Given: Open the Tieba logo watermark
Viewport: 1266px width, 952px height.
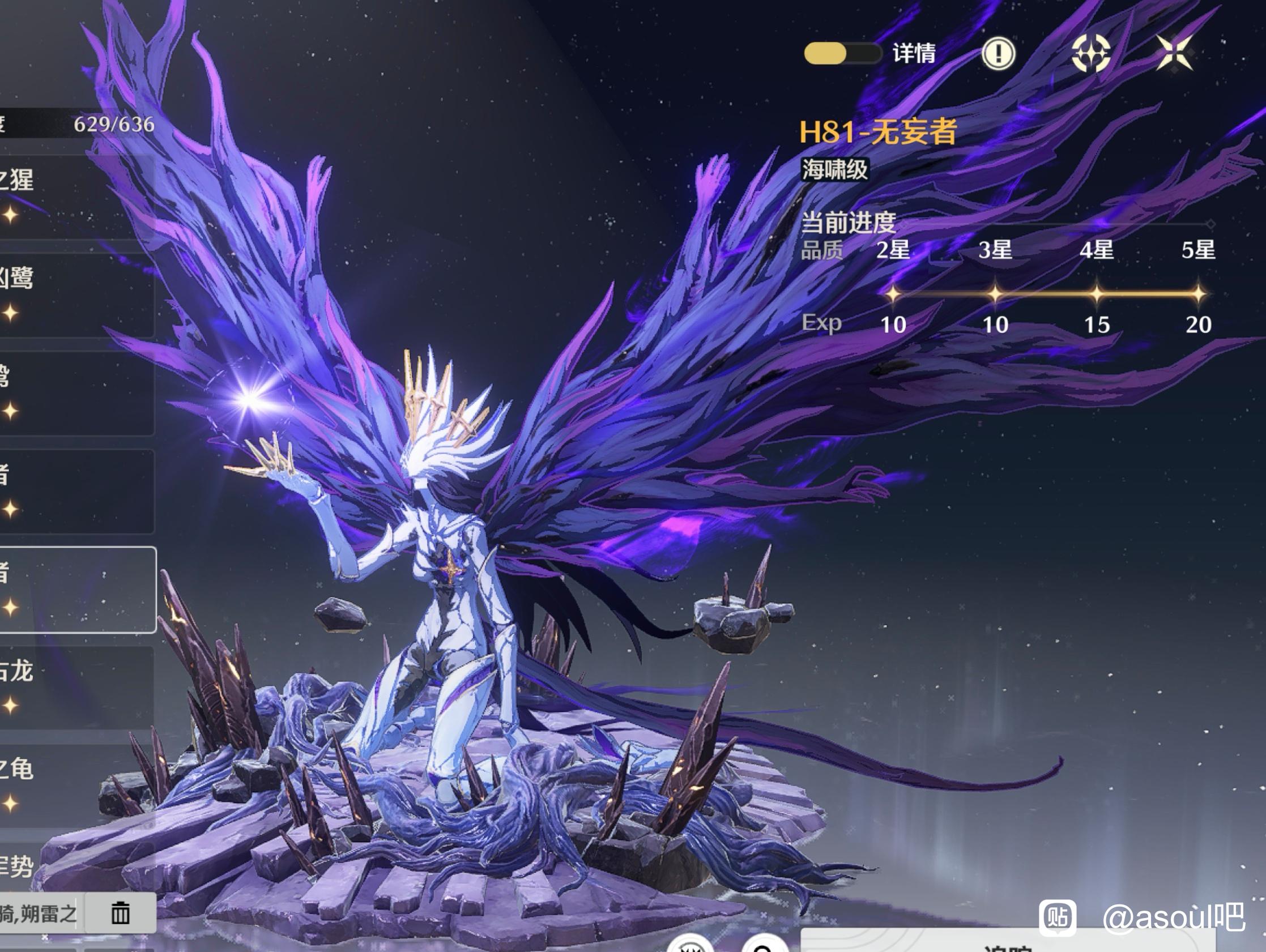Looking at the screenshot, I should point(1058,917).
